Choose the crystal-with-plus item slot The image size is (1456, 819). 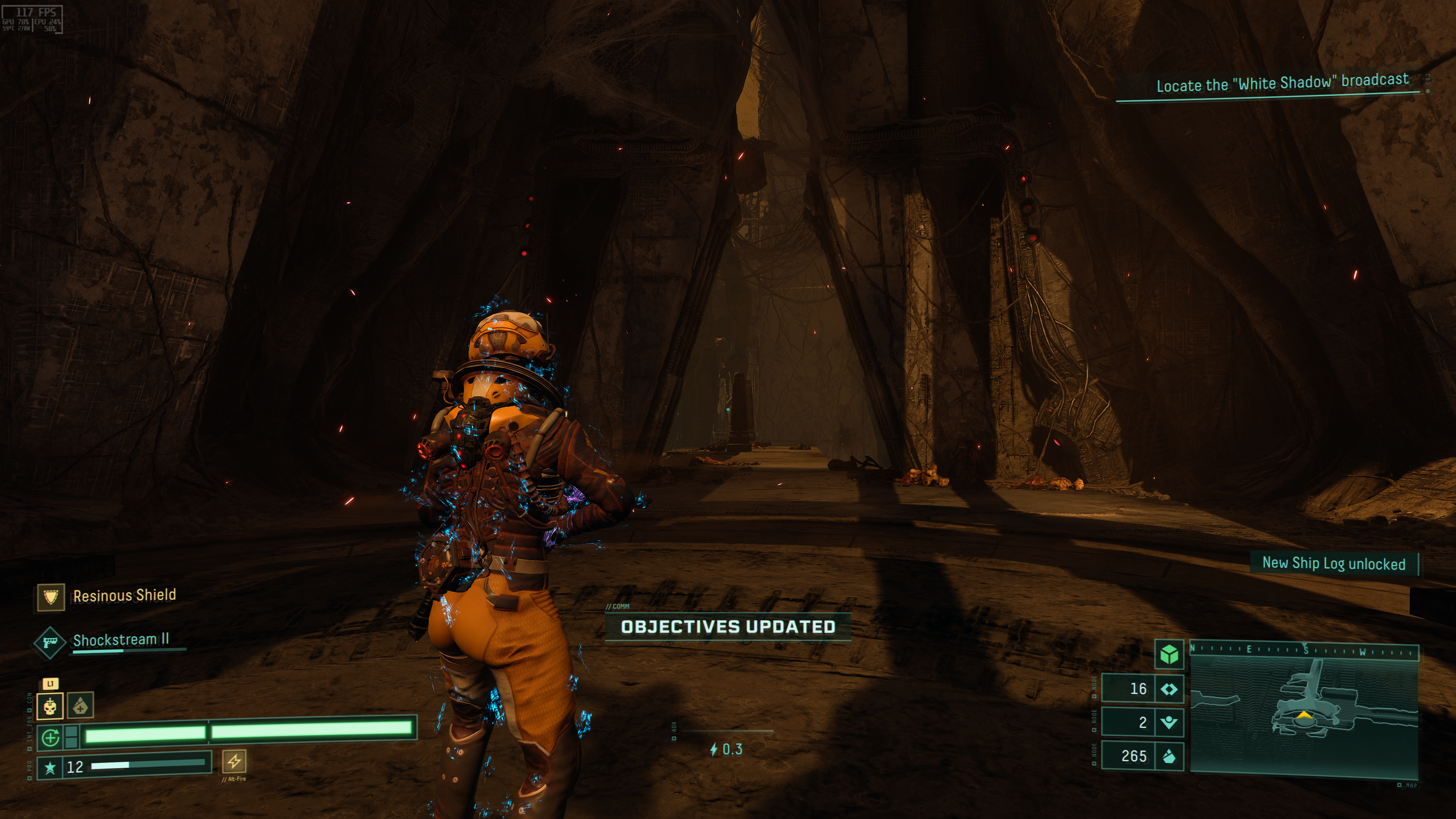tap(80, 706)
